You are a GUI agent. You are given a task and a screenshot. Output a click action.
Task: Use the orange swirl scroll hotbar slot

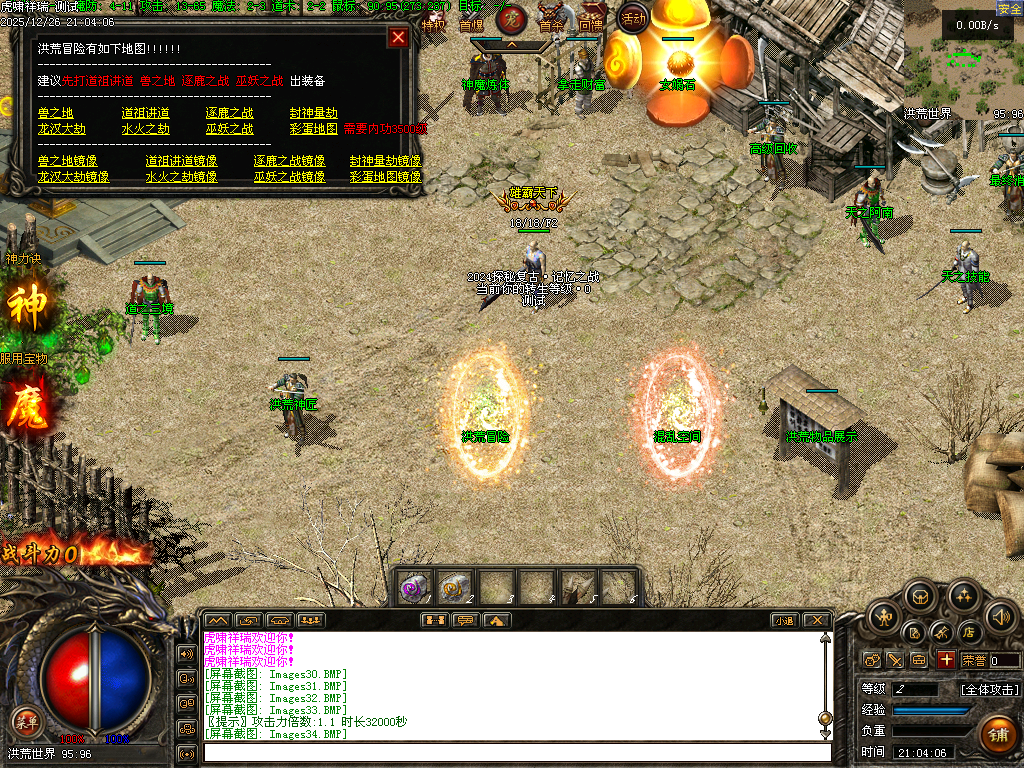pos(456,587)
